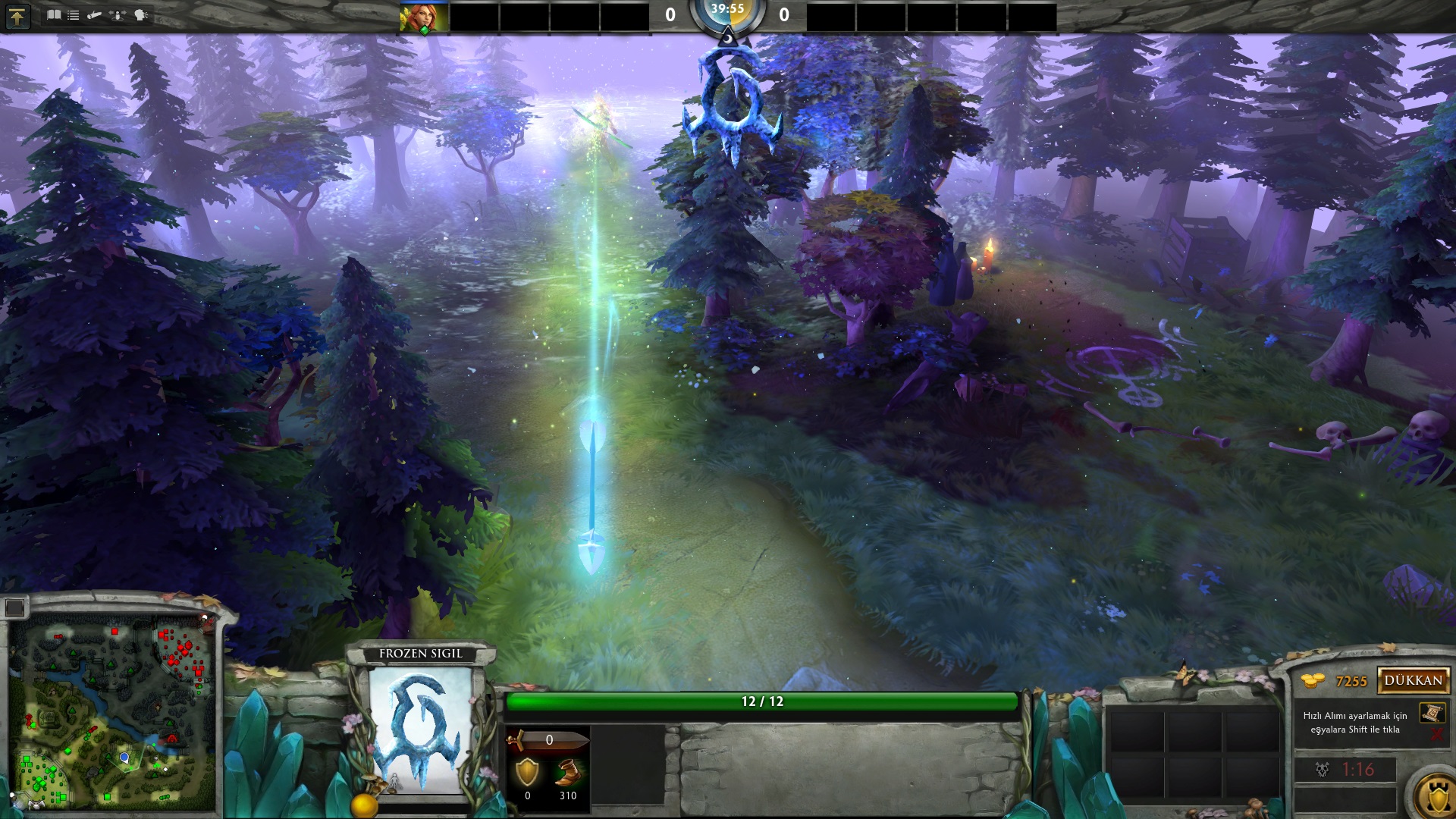Select the Windranger hero portrait in the top bar

pyautogui.click(x=424, y=17)
